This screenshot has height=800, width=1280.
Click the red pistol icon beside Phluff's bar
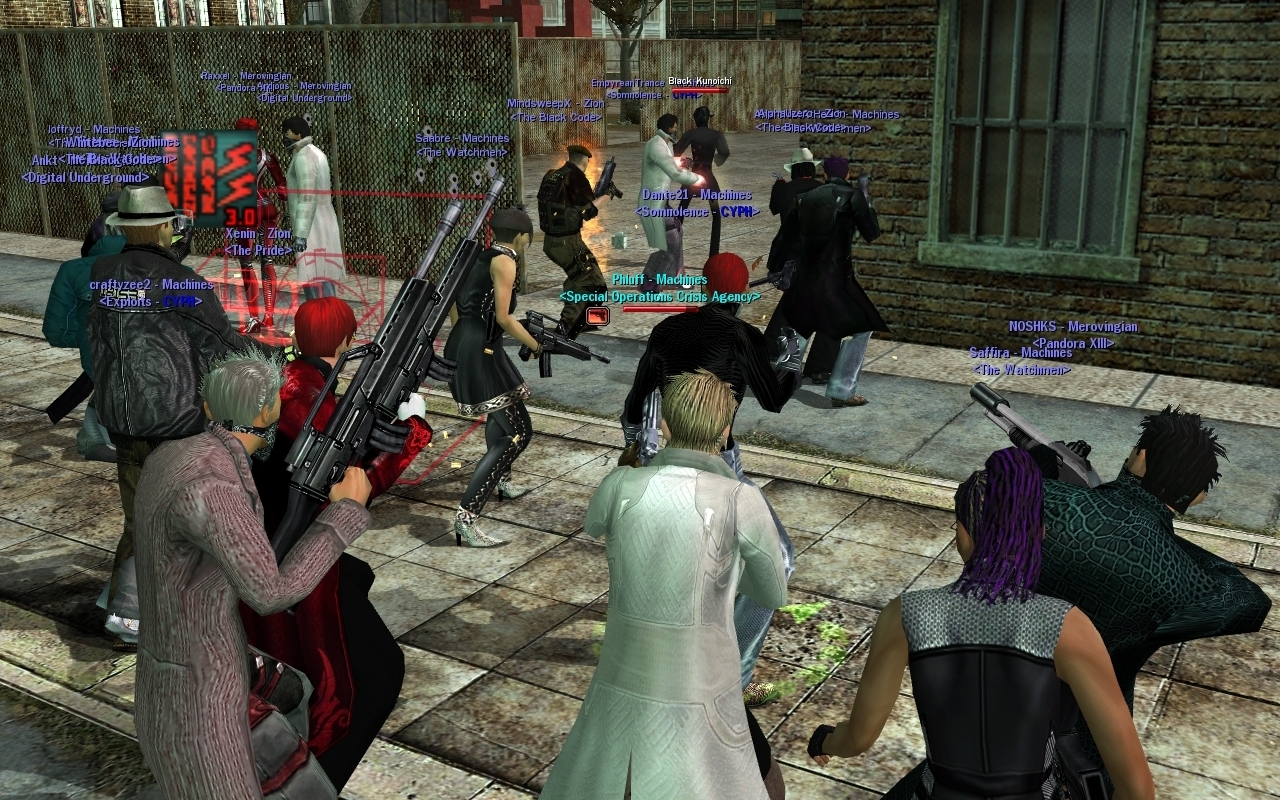598,316
